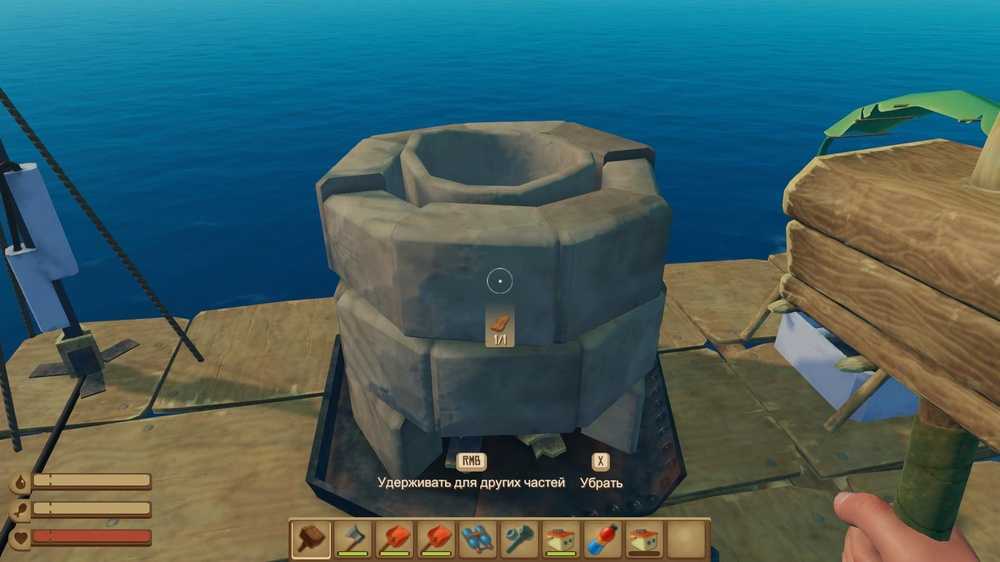Pick the red and blue bottle slot
1000x562 pixels.
(x=602, y=539)
